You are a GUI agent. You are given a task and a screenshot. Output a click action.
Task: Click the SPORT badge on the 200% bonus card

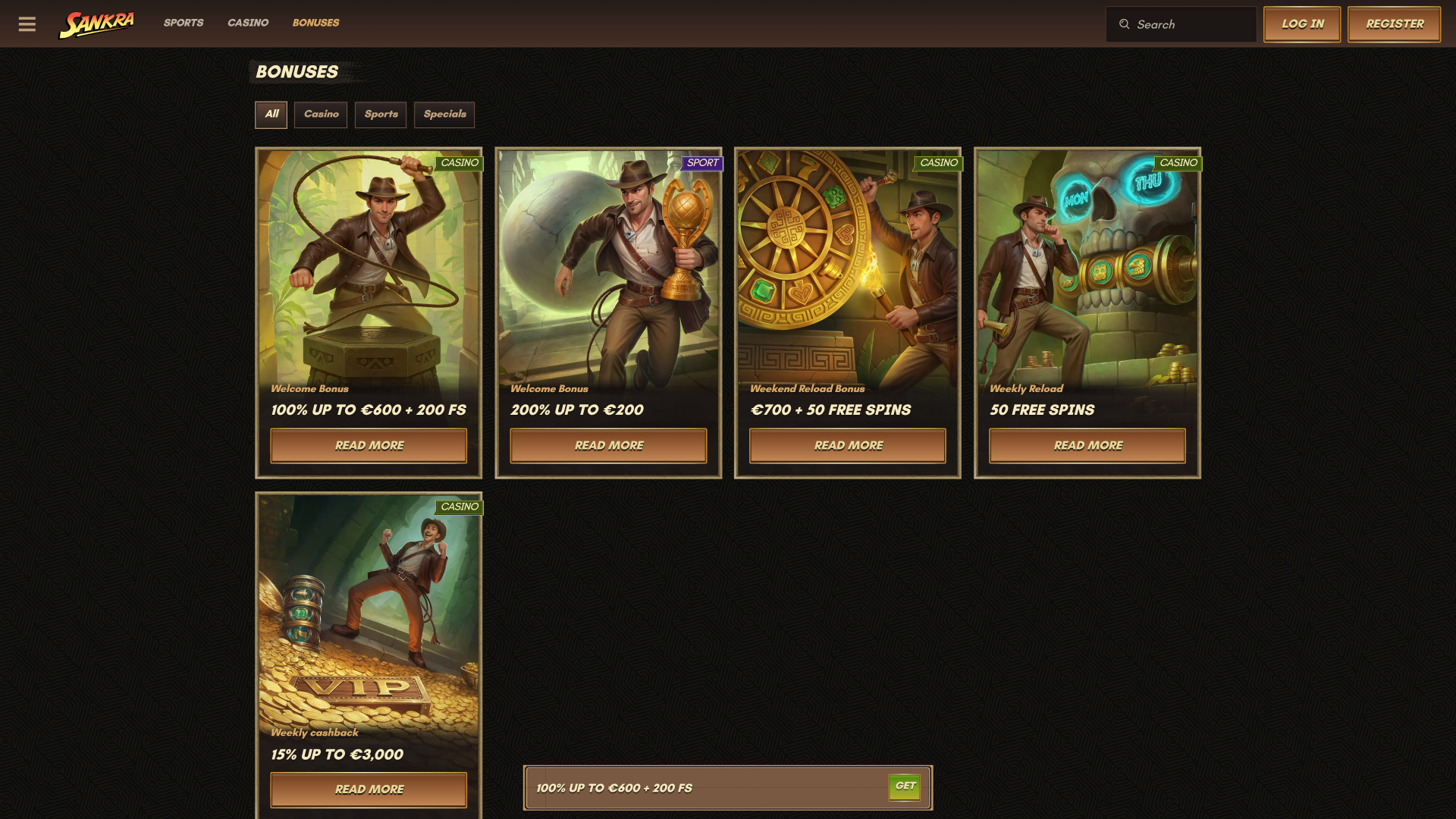[x=701, y=163]
